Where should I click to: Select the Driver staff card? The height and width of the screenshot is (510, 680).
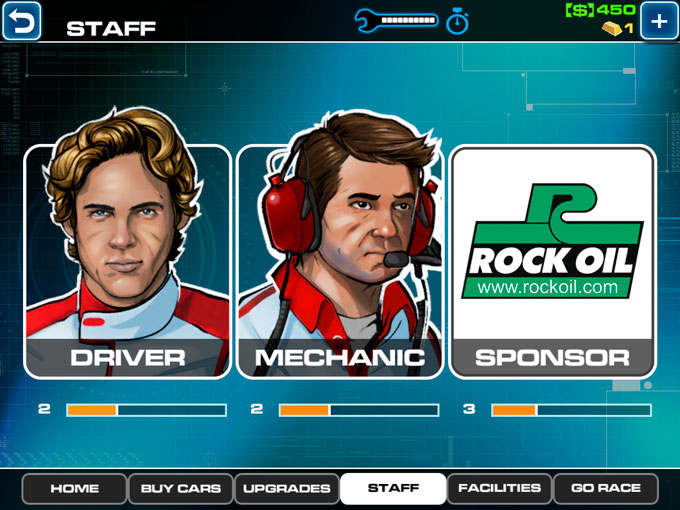(x=127, y=261)
